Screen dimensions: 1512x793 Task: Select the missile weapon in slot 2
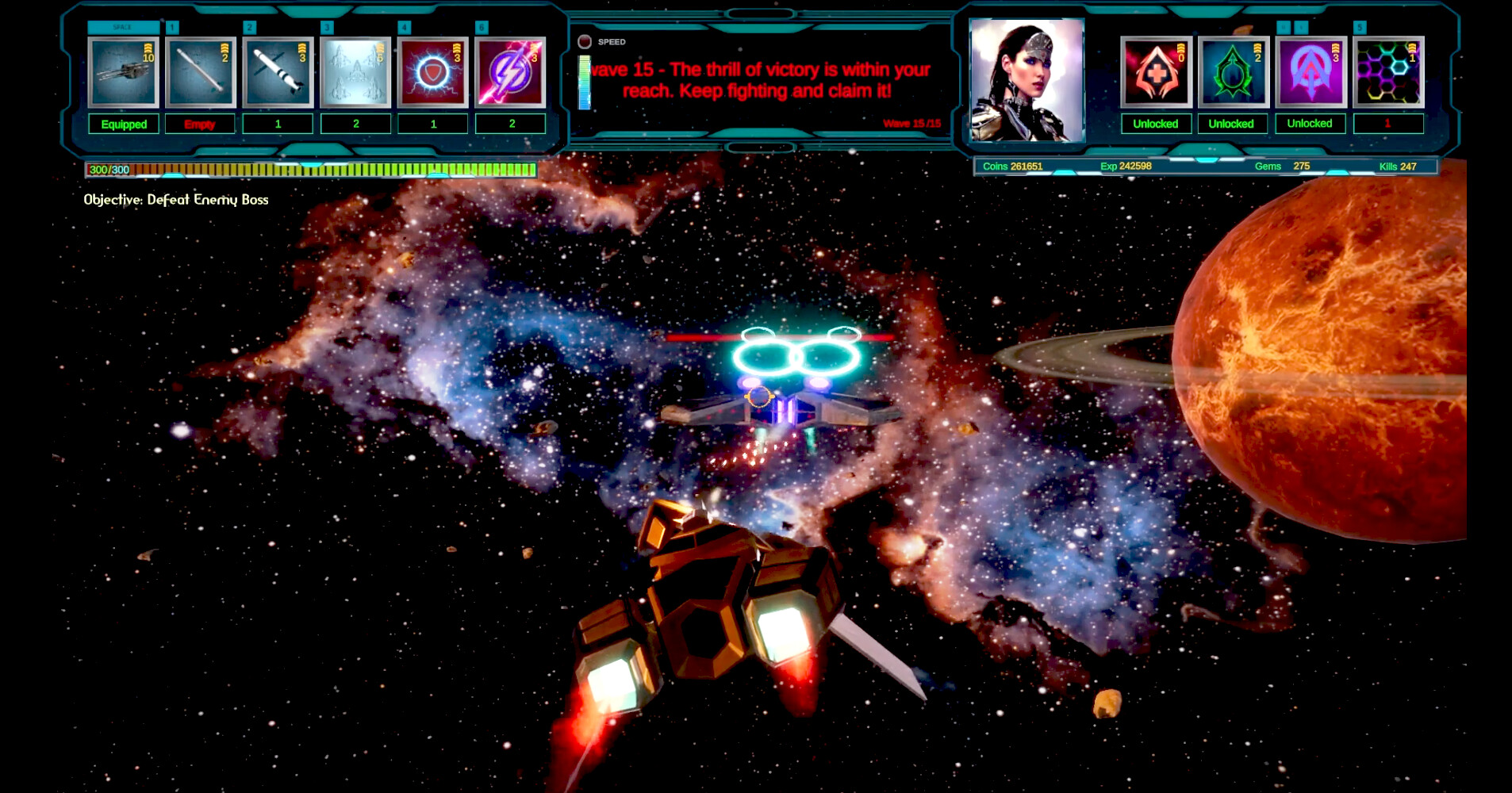(278, 73)
